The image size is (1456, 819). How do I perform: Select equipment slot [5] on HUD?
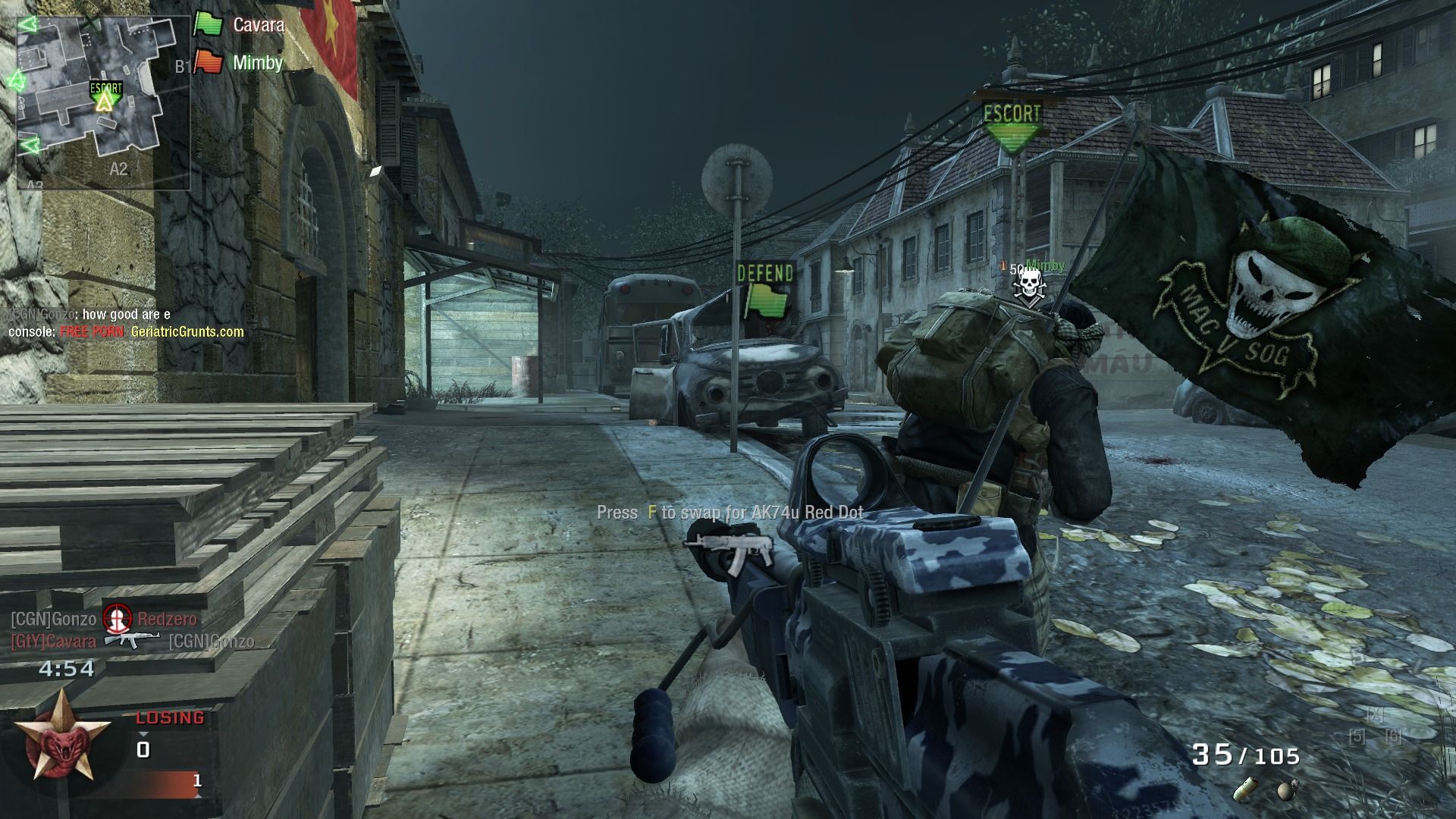[x=1357, y=736]
